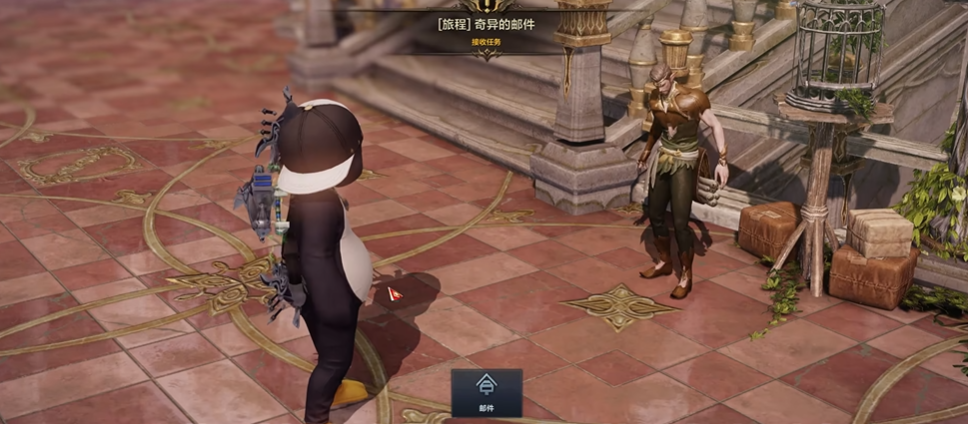Image resolution: width=968 pixels, height=424 pixels.
Task: Click 接收任务 to accept the quest
Action: pyautogui.click(x=486, y=42)
